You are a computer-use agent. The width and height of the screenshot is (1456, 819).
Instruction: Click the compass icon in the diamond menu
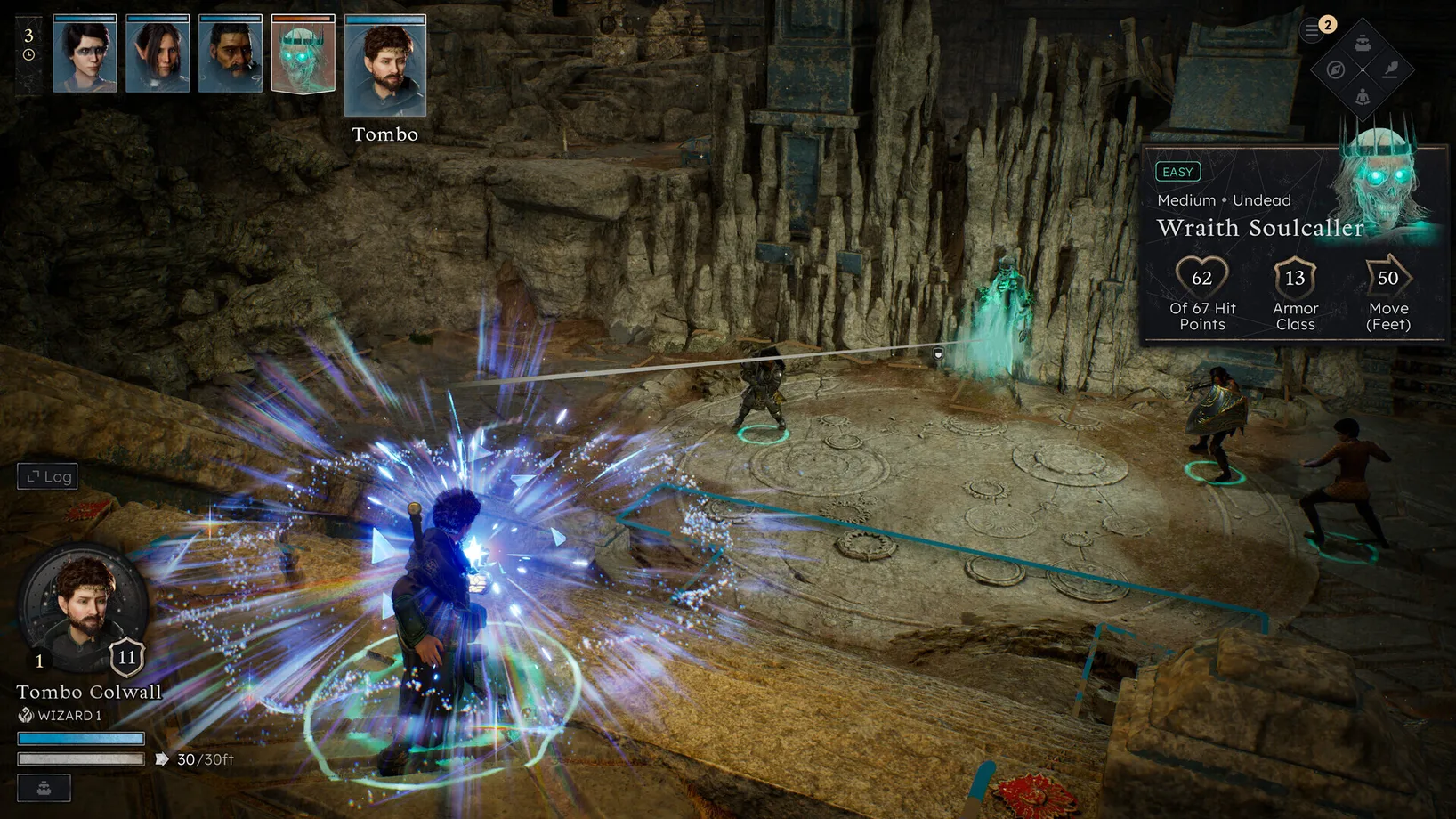pyautogui.click(x=1336, y=69)
